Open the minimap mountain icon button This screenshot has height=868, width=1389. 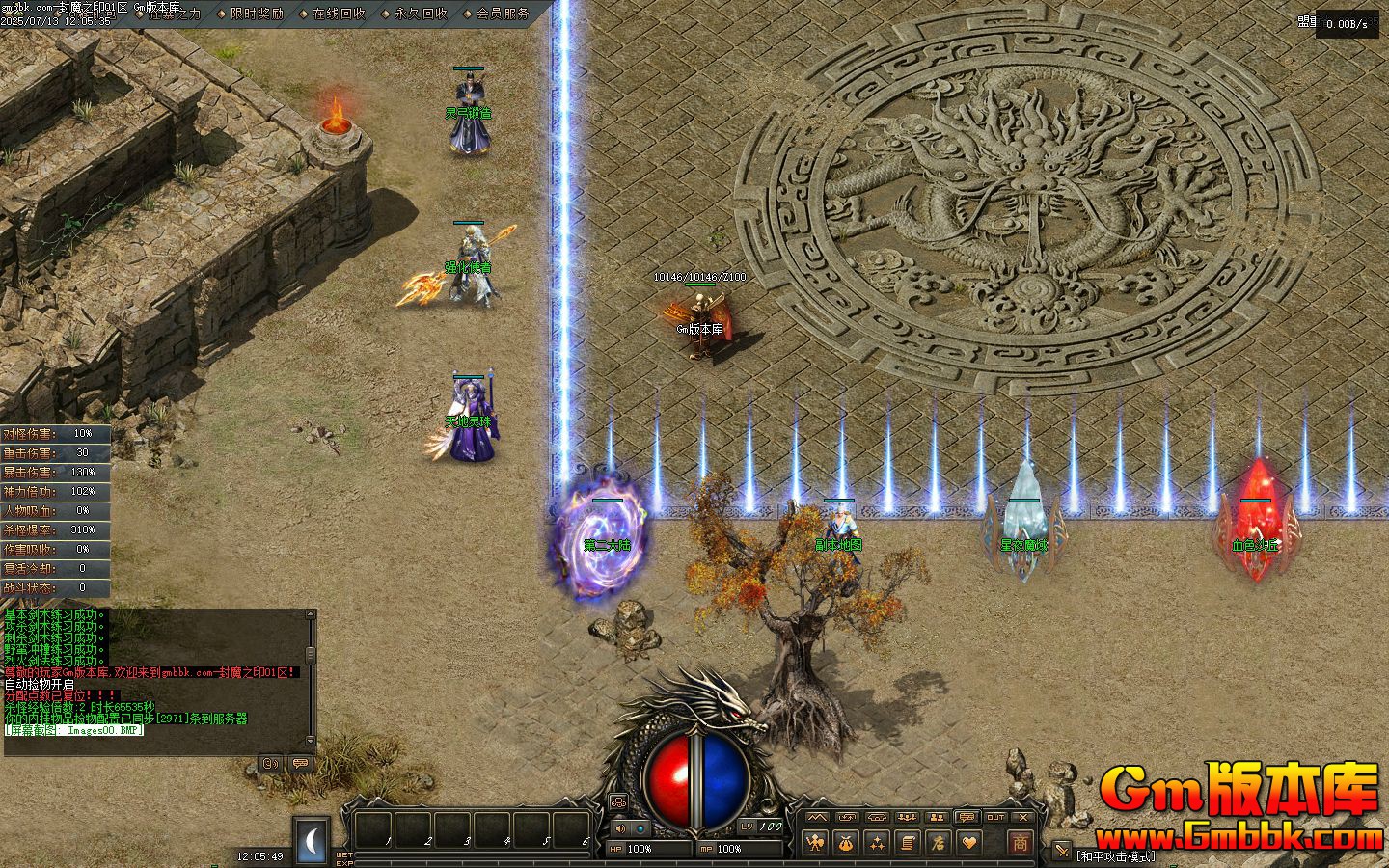click(x=818, y=817)
